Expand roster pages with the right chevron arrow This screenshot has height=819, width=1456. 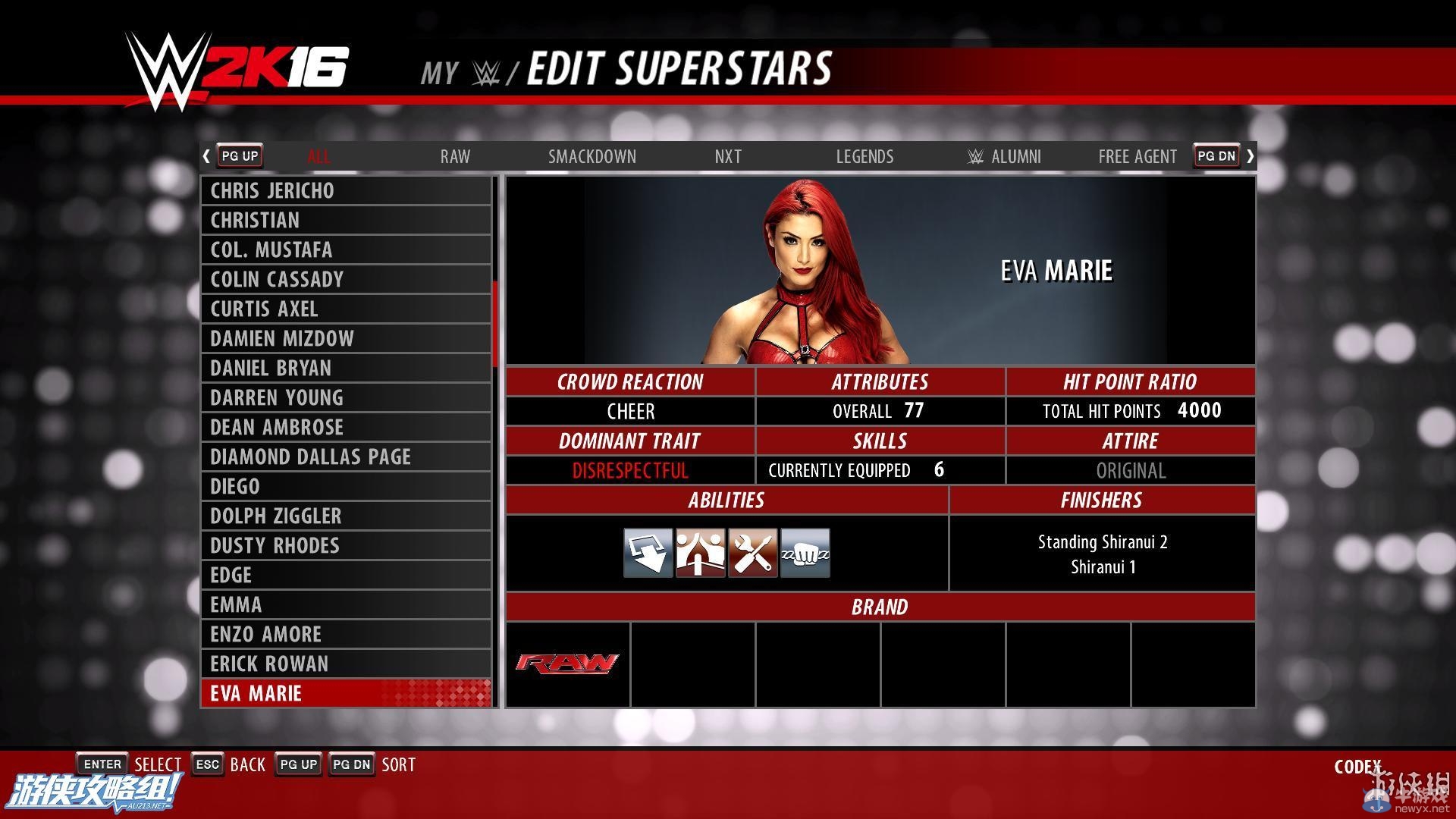pyautogui.click(x=1250, y=155)
